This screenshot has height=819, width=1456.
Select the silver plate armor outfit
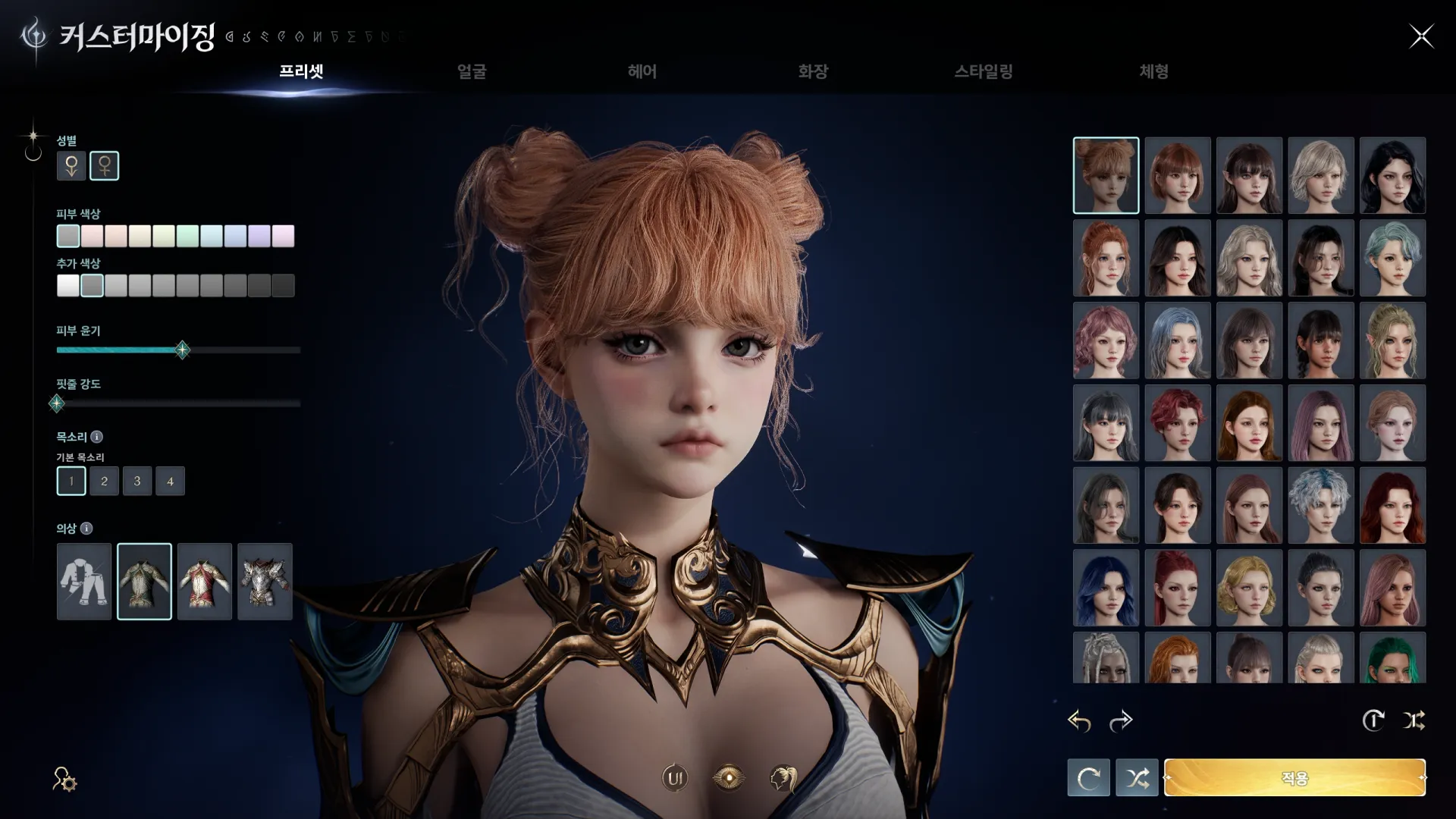coord(265,582)
